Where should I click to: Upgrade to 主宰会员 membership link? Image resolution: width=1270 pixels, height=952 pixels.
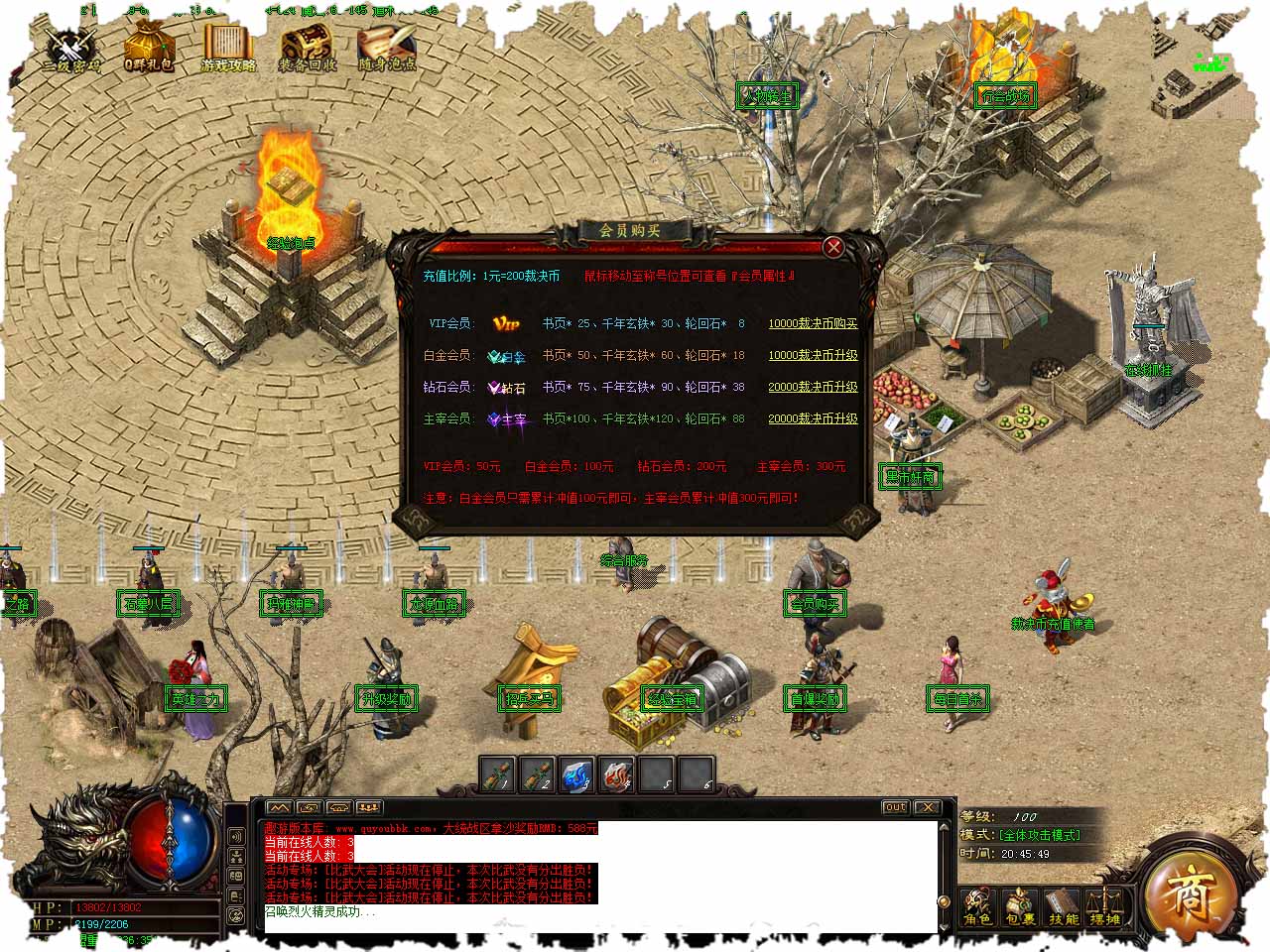click(x=813, y=418)
